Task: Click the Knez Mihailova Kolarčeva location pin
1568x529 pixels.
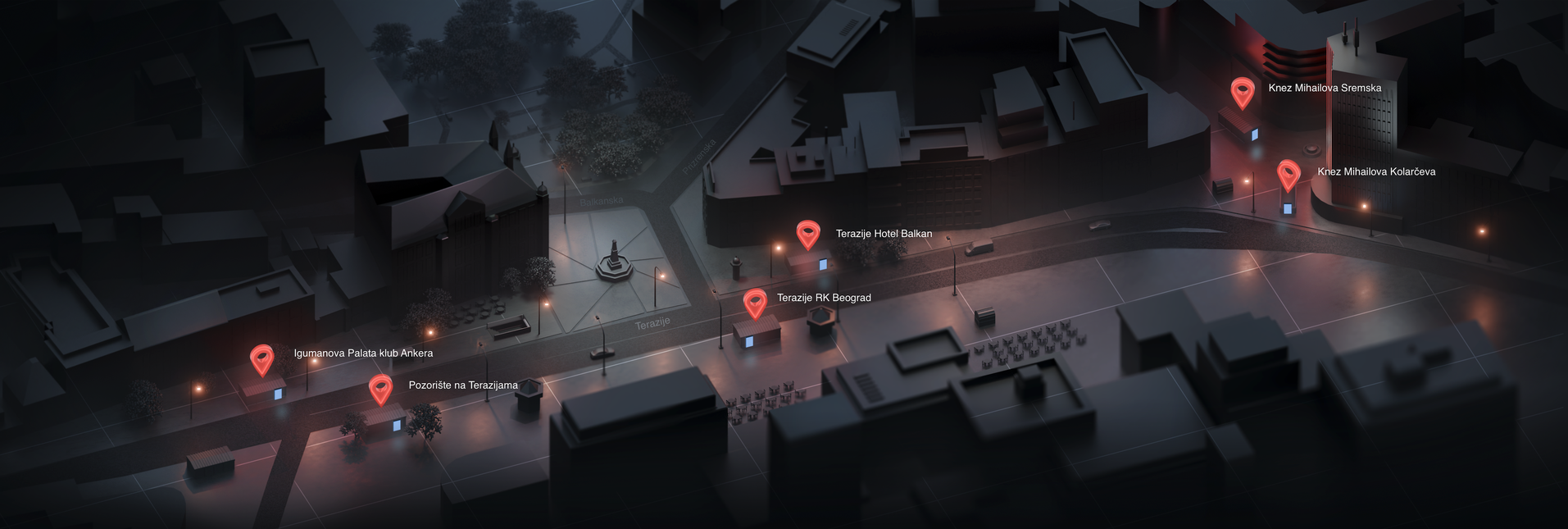Action: coord(1288,174)
